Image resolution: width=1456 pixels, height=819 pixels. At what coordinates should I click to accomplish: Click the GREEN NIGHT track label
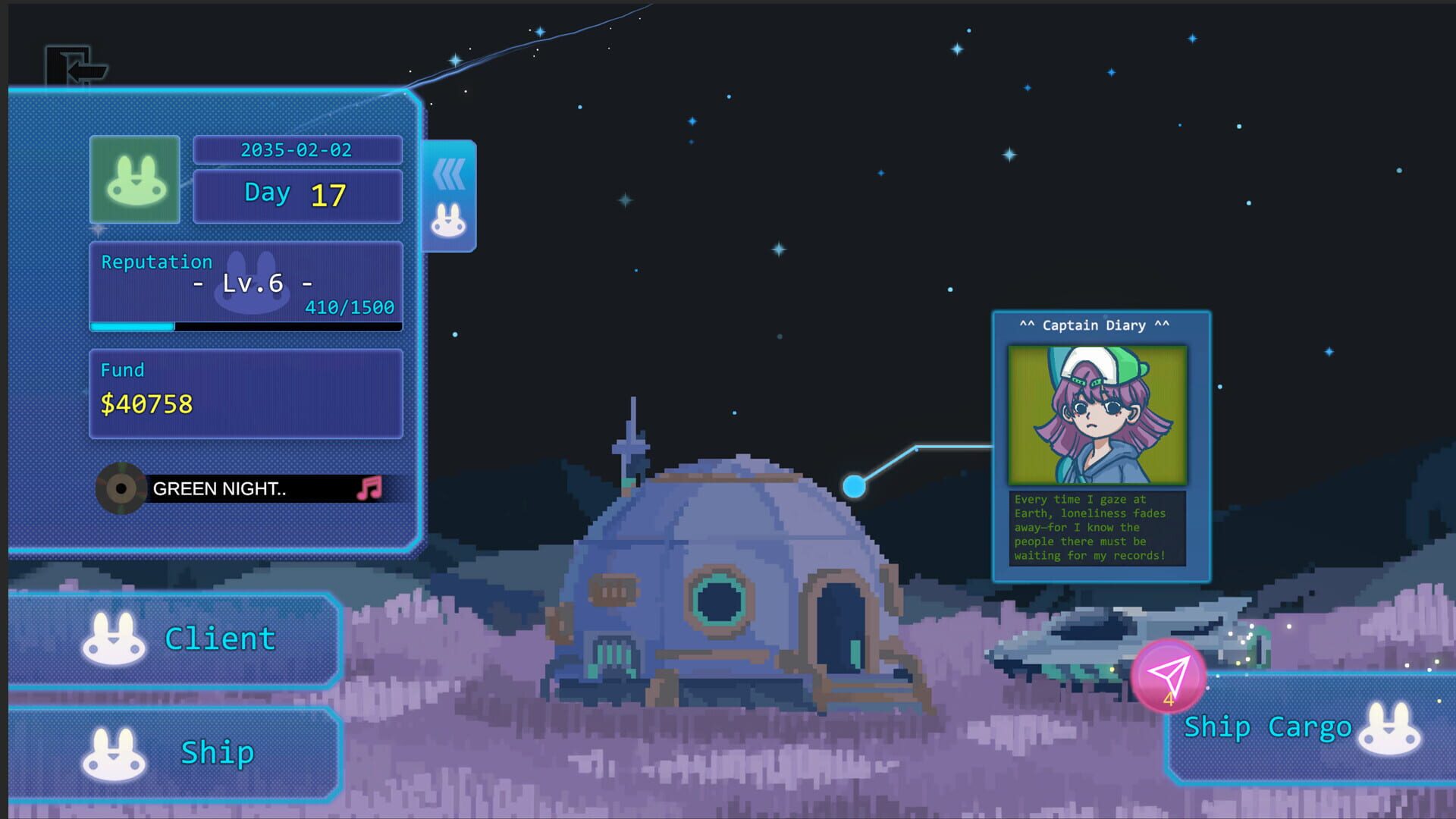[x=220, y=488]
